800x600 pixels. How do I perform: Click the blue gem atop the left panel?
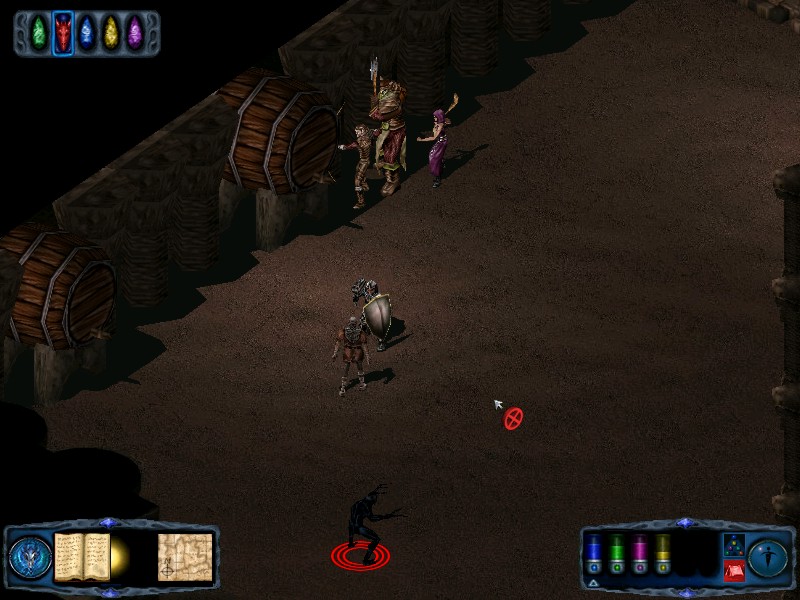(110, 522)
